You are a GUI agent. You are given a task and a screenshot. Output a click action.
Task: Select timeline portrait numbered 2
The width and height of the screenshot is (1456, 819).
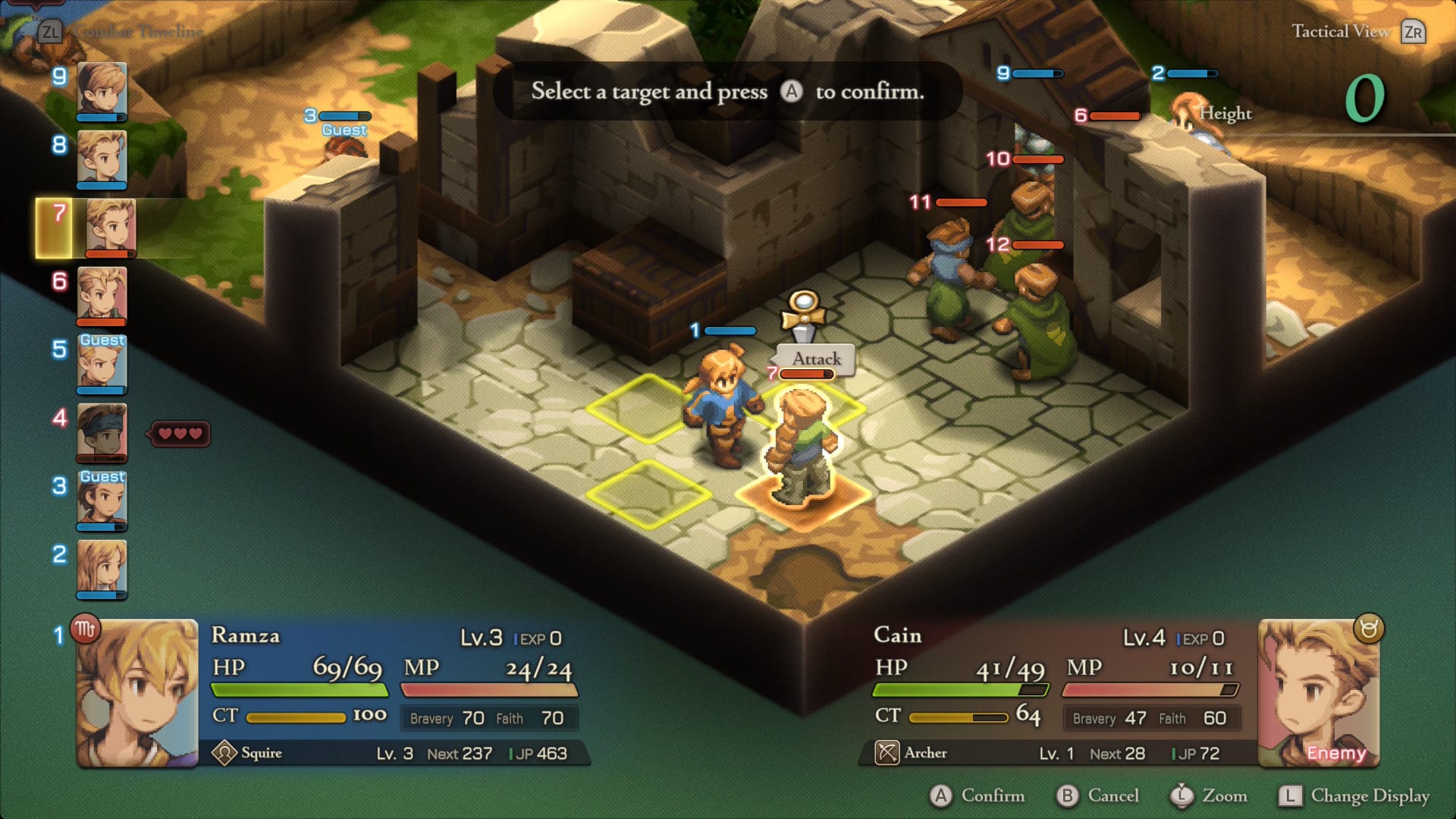(102, 569)
